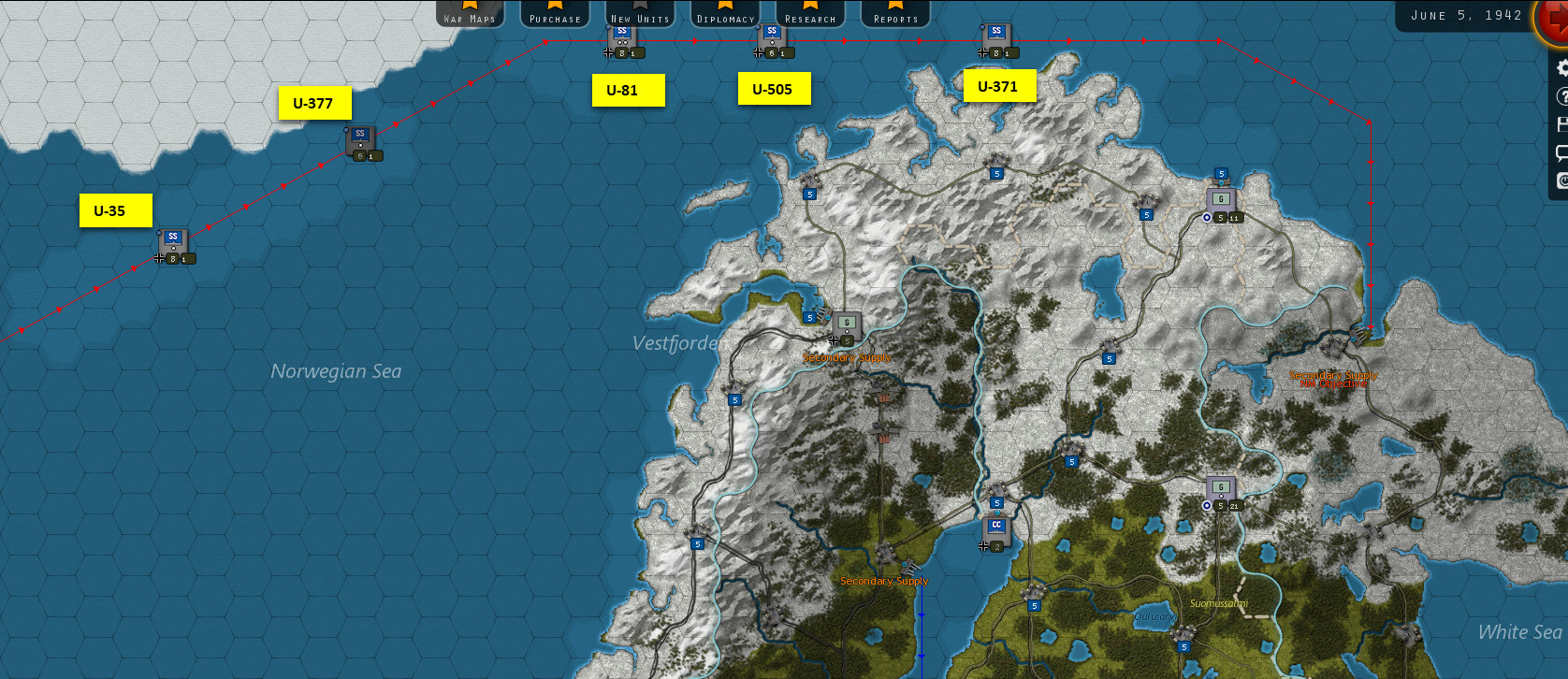This screenshot has width=1568, height=679.
Task: Select the CC naval unit in the gulf
Action: pyautogui.click(x=996, y=530)
